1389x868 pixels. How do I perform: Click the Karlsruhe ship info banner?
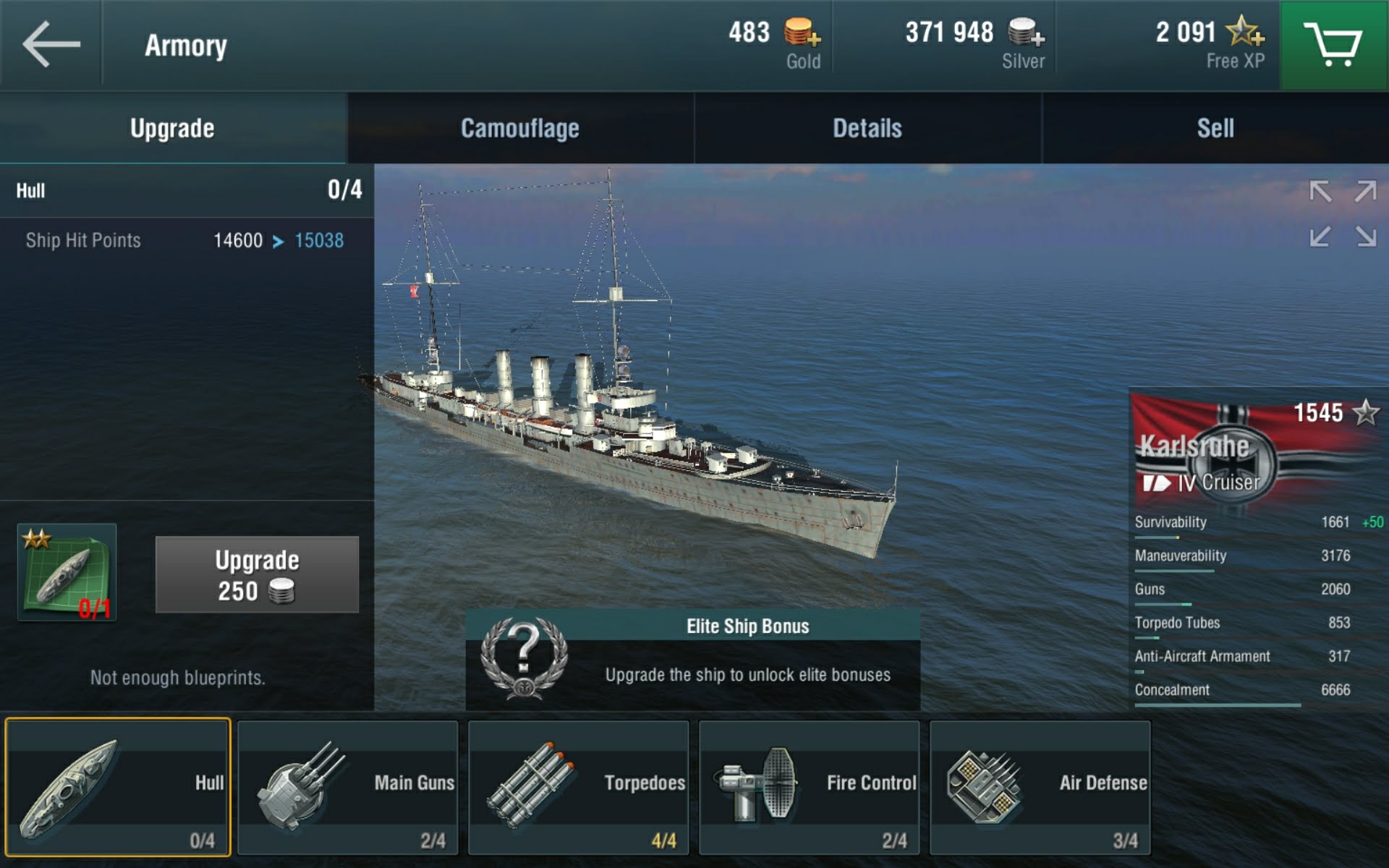click(x=1257, y=448)
